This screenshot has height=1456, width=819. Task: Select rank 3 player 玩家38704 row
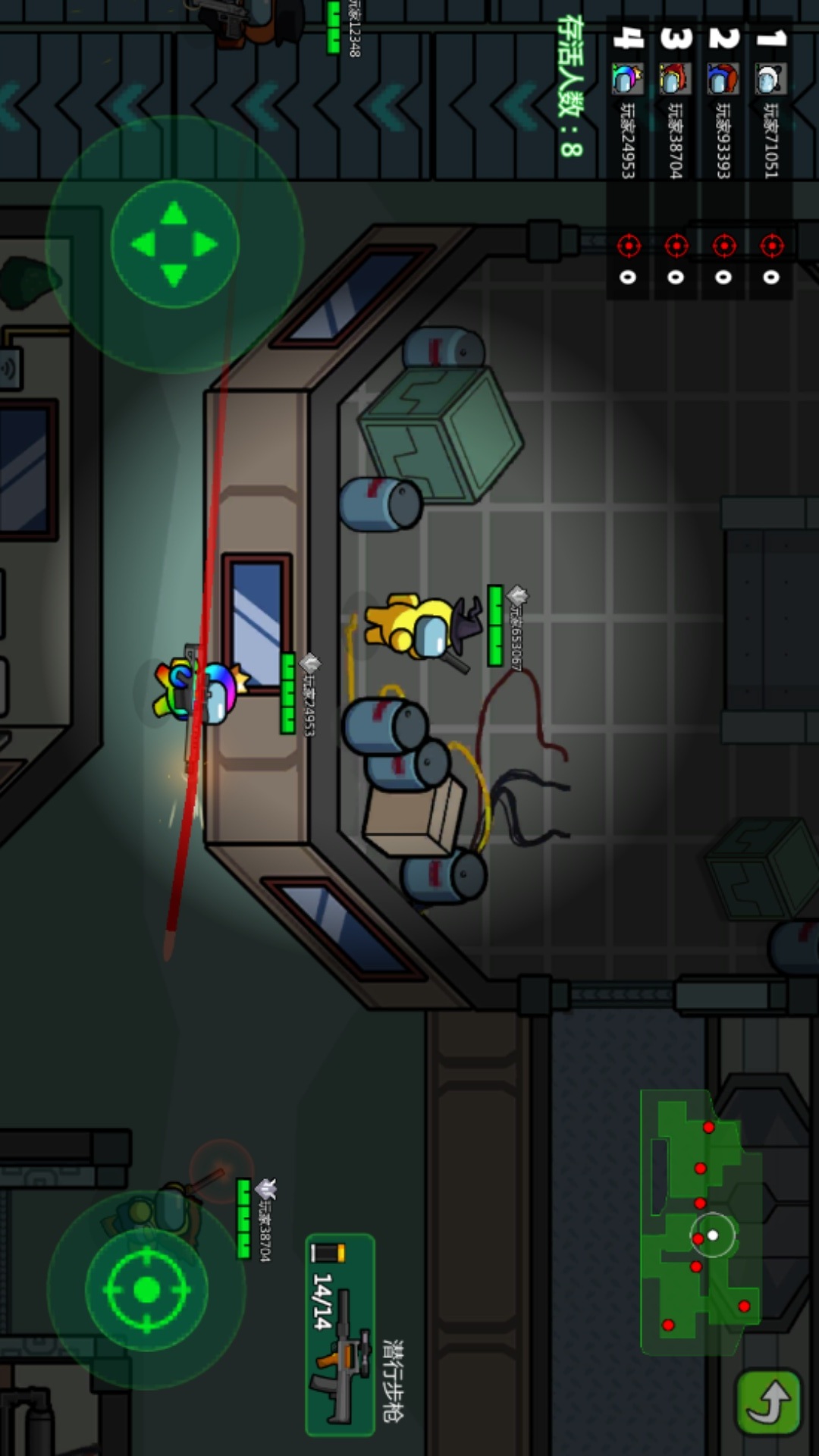tap(675, 157)
